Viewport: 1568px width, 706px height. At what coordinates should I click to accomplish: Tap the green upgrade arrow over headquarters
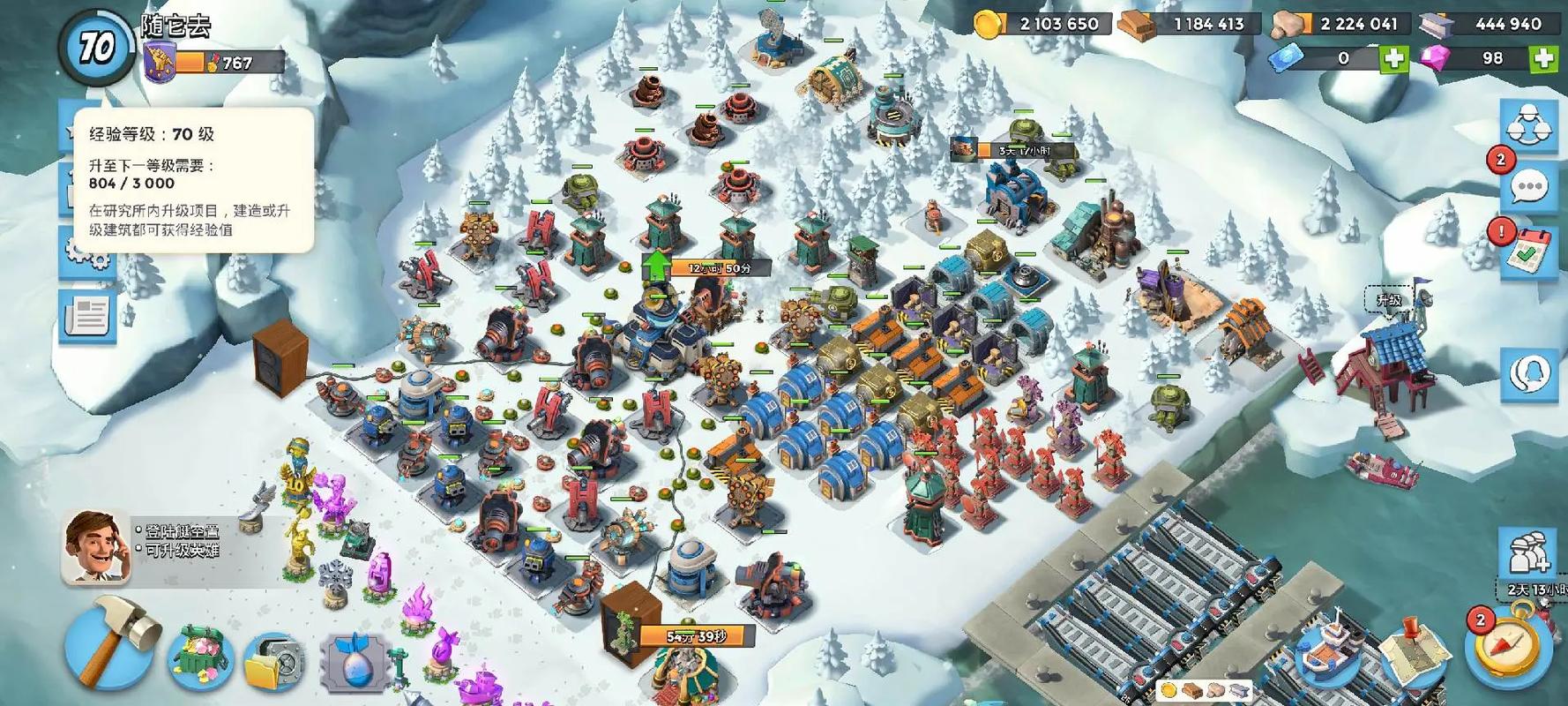click(x=656, y=266)
